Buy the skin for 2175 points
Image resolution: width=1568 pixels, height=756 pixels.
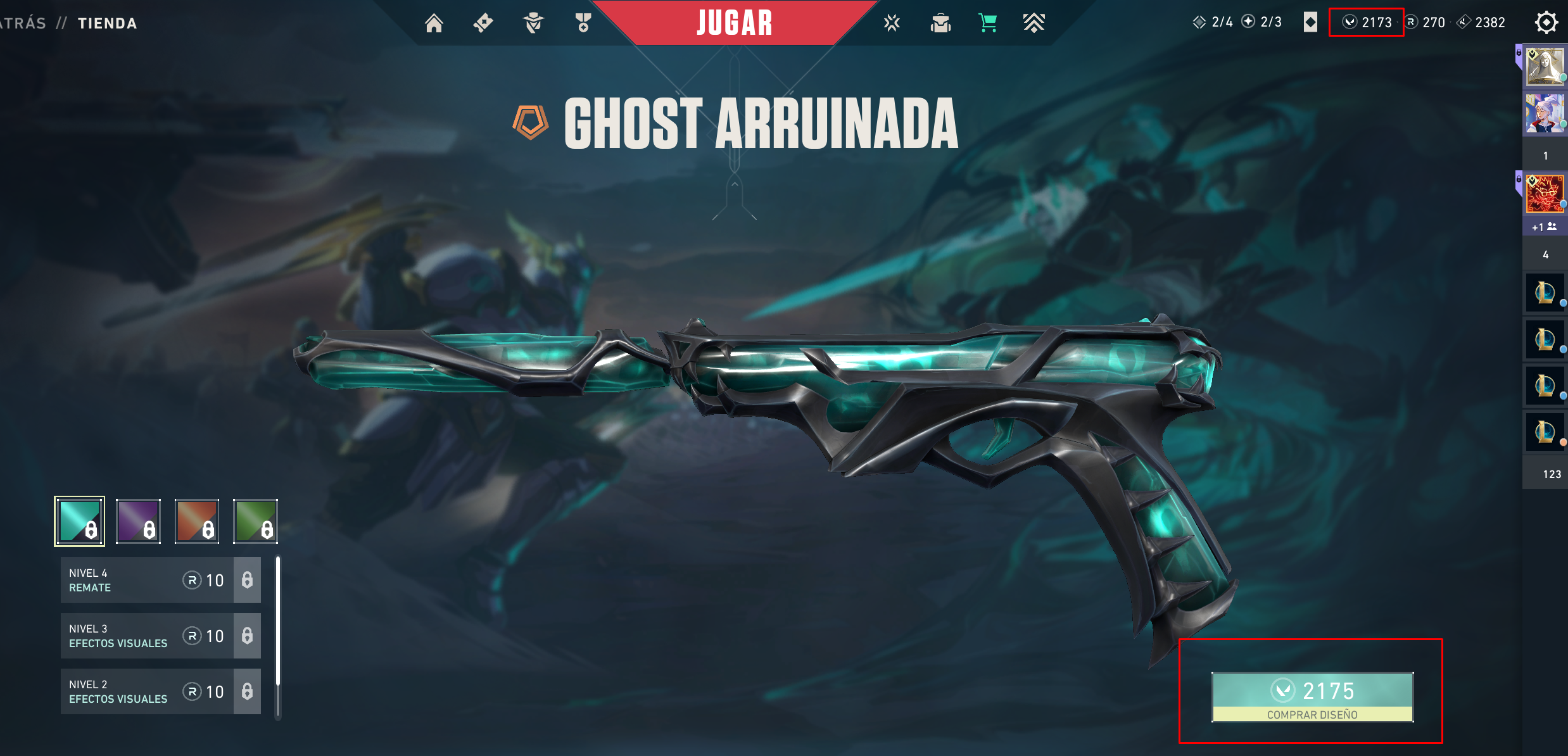[1312, 696]
